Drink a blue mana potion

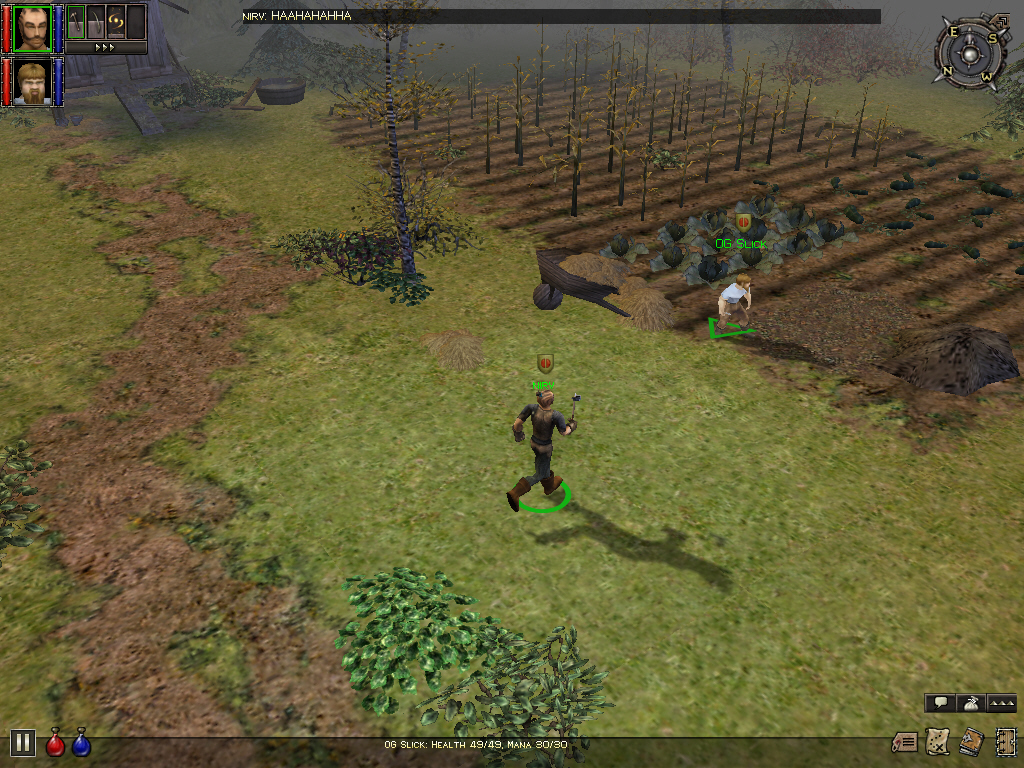81,743
